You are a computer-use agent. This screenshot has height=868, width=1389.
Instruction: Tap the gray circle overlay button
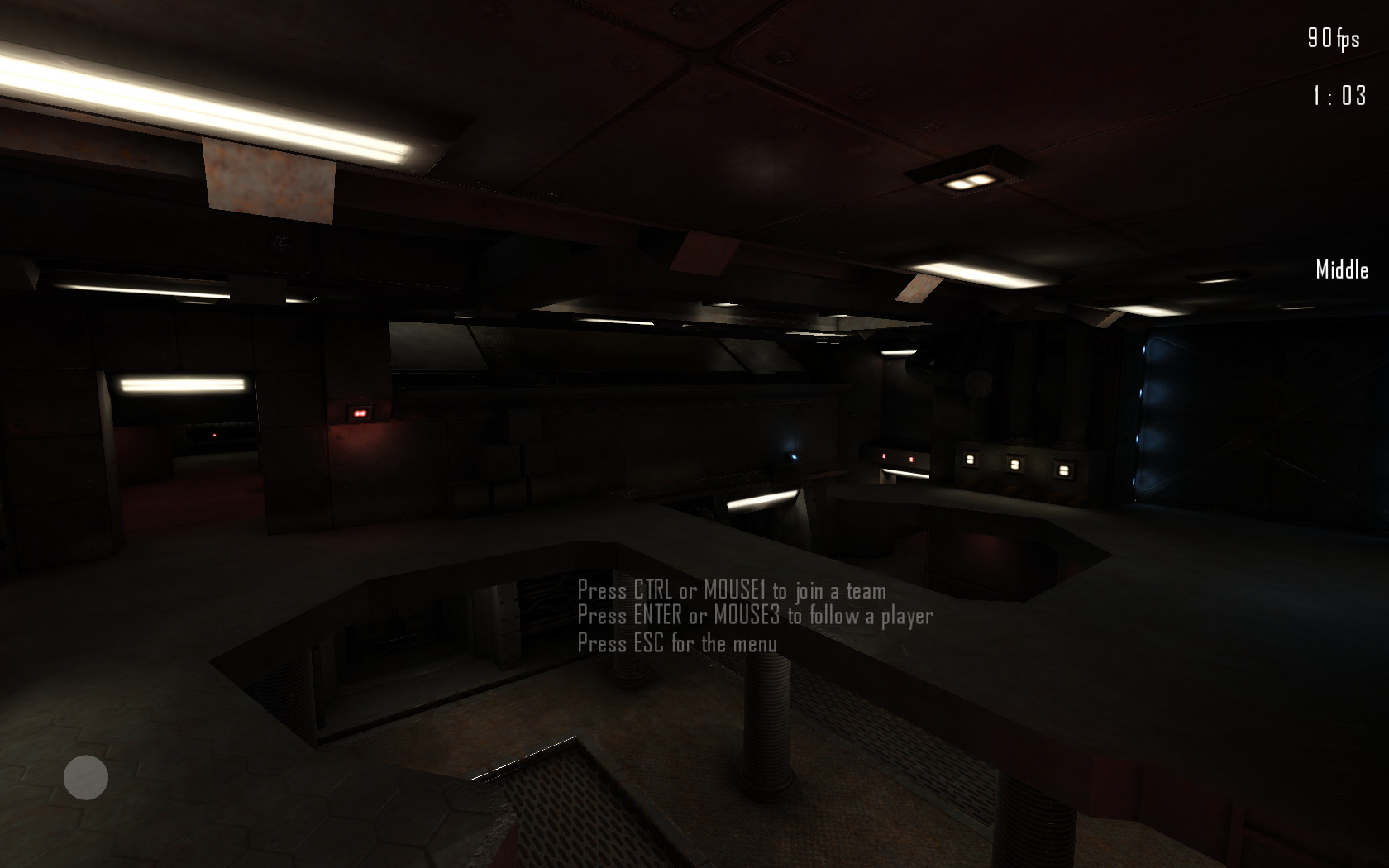click(x=86, y=777)
